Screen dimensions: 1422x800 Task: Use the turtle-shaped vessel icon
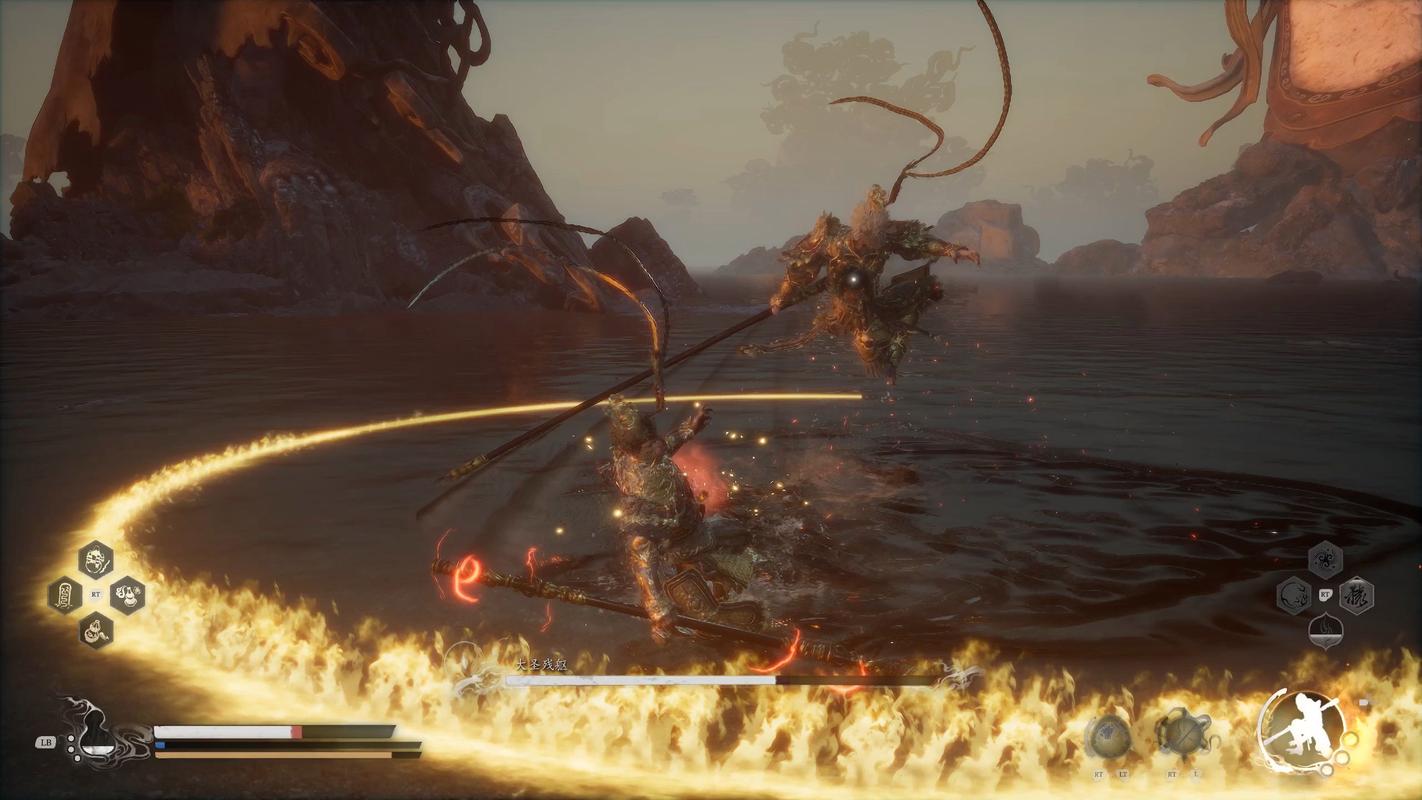1183,735
